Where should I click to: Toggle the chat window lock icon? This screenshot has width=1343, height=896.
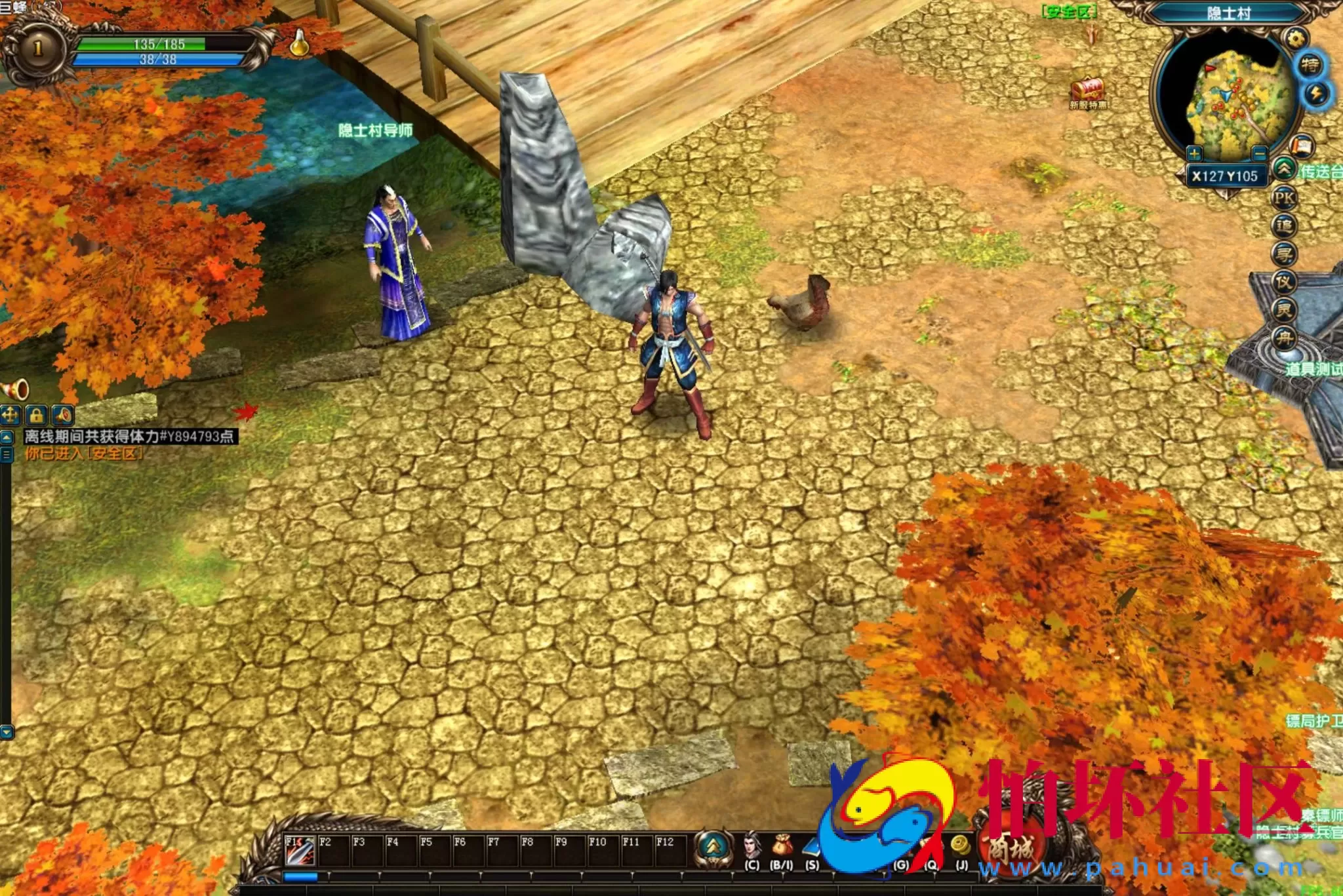(37, 415)
